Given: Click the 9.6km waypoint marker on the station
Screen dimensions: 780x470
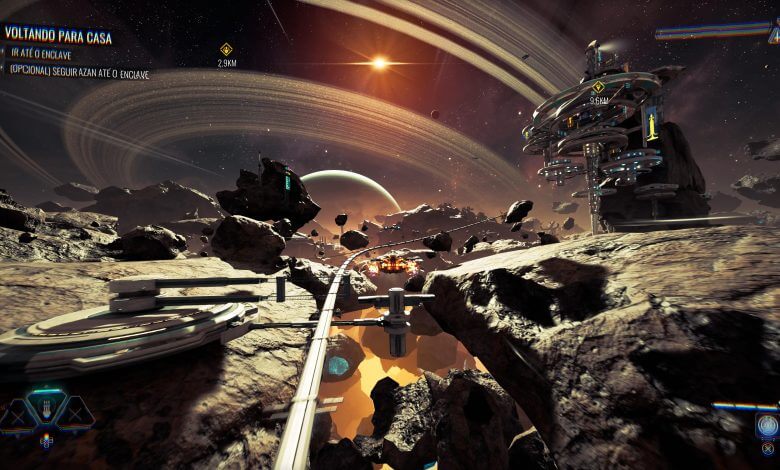Looking at the screenshot, I should coord(598,87).
